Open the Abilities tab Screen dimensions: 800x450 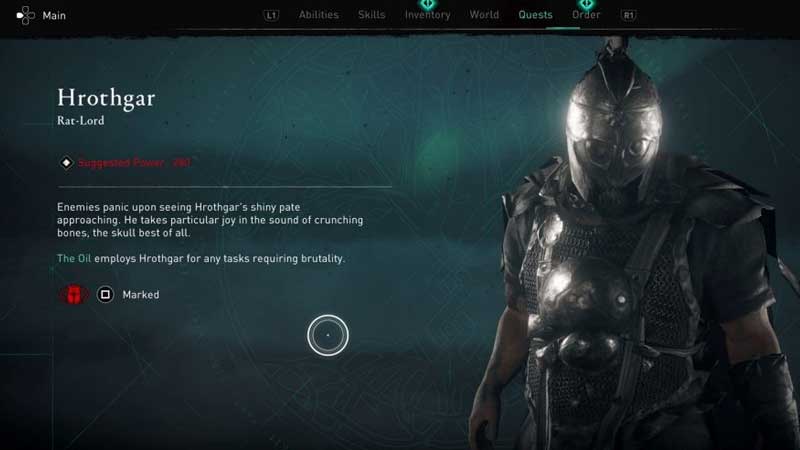click(x=319, y=15)
